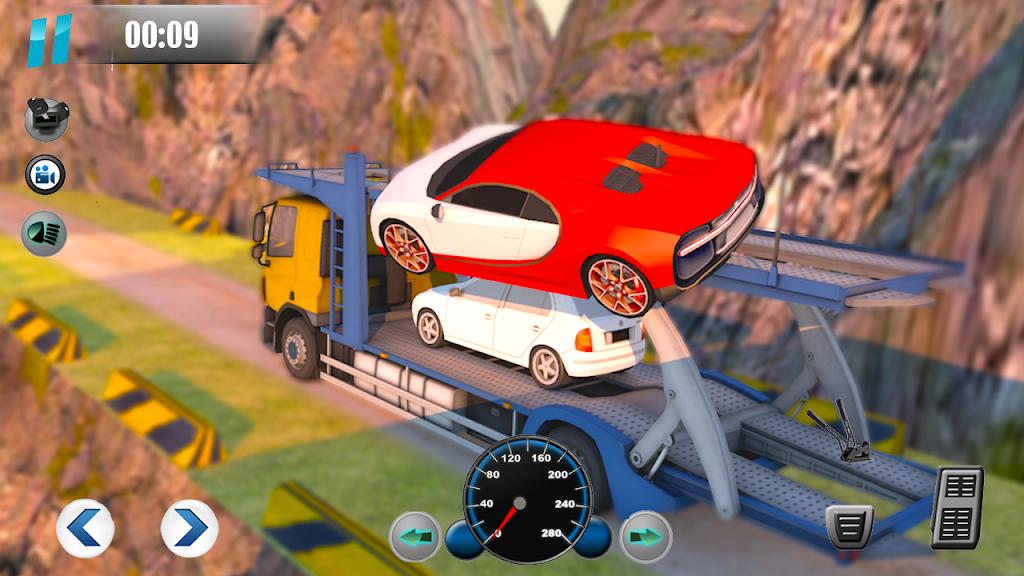Hit the accelerator pedal

point(957,507)
